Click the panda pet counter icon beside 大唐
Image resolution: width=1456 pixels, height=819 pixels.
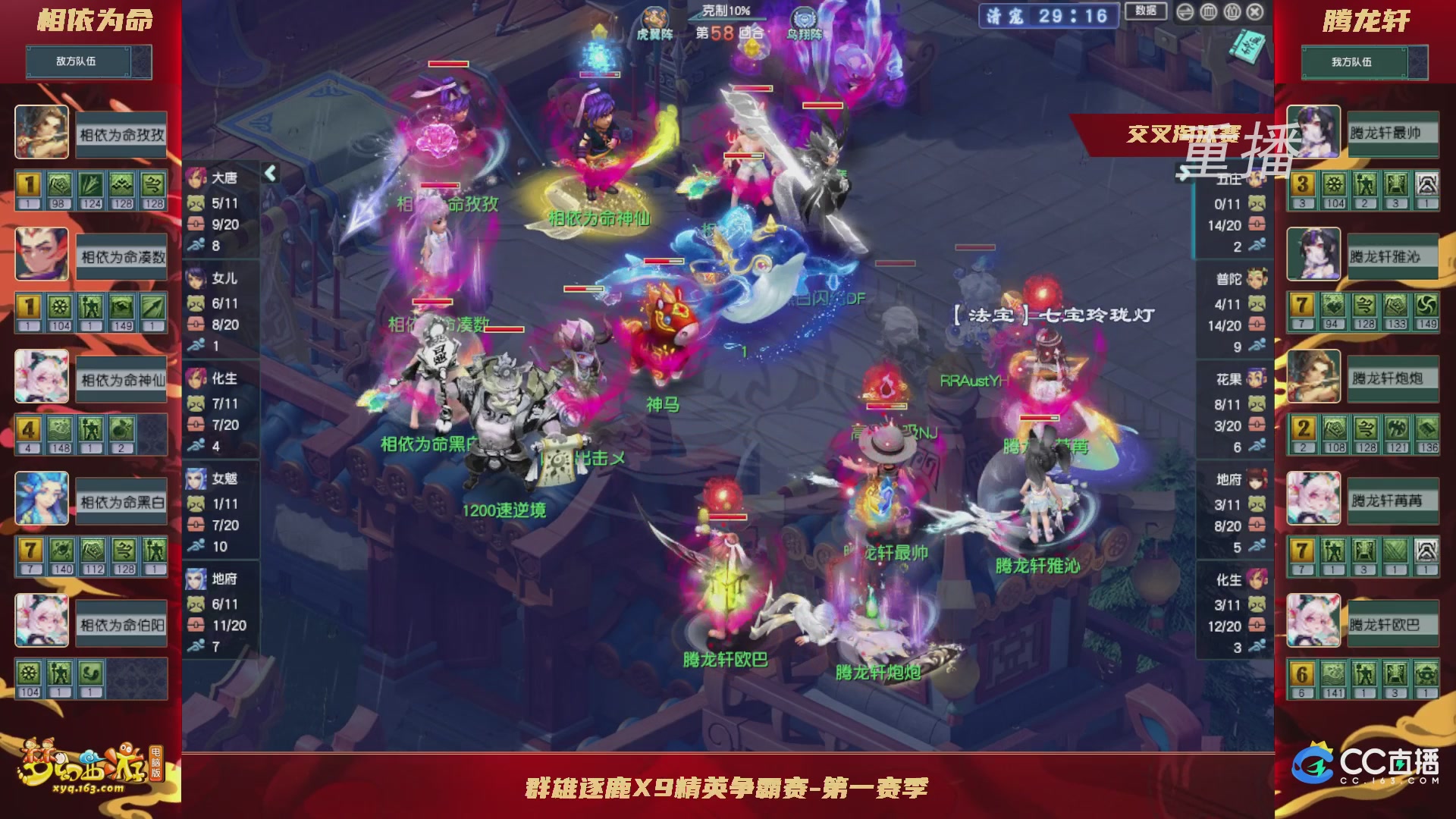coord(196,202)
